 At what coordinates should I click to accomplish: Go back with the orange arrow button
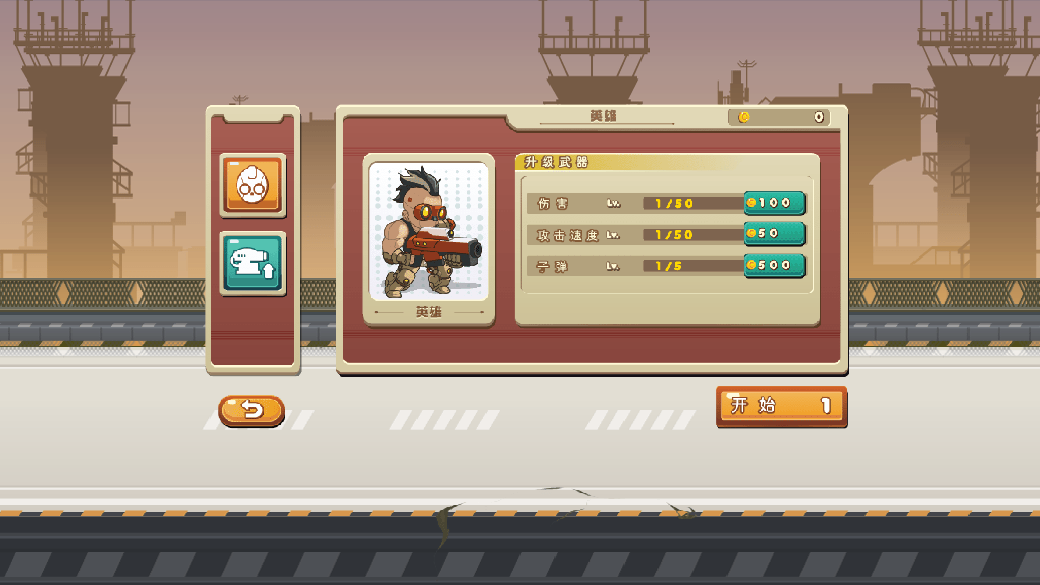[251, 410]
